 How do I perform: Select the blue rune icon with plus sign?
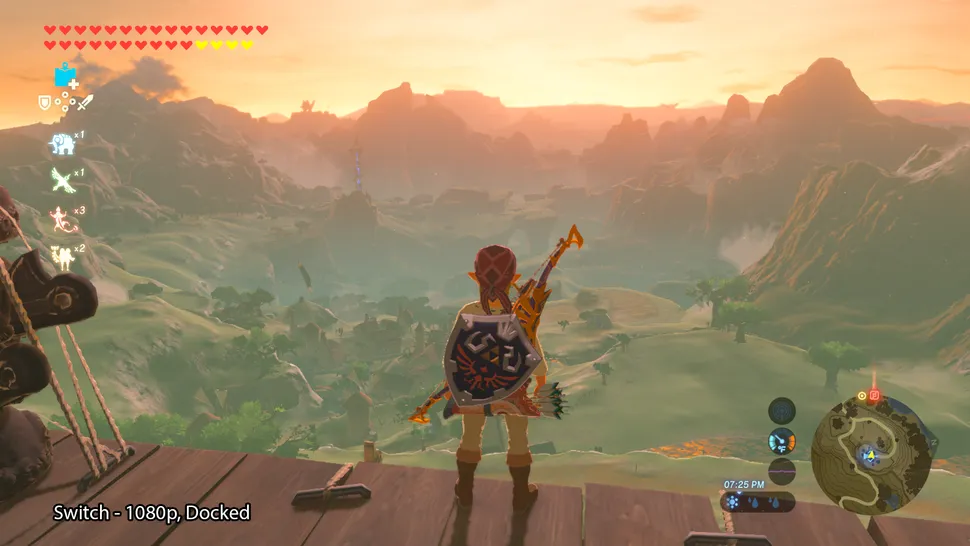[x=66, y=76]
